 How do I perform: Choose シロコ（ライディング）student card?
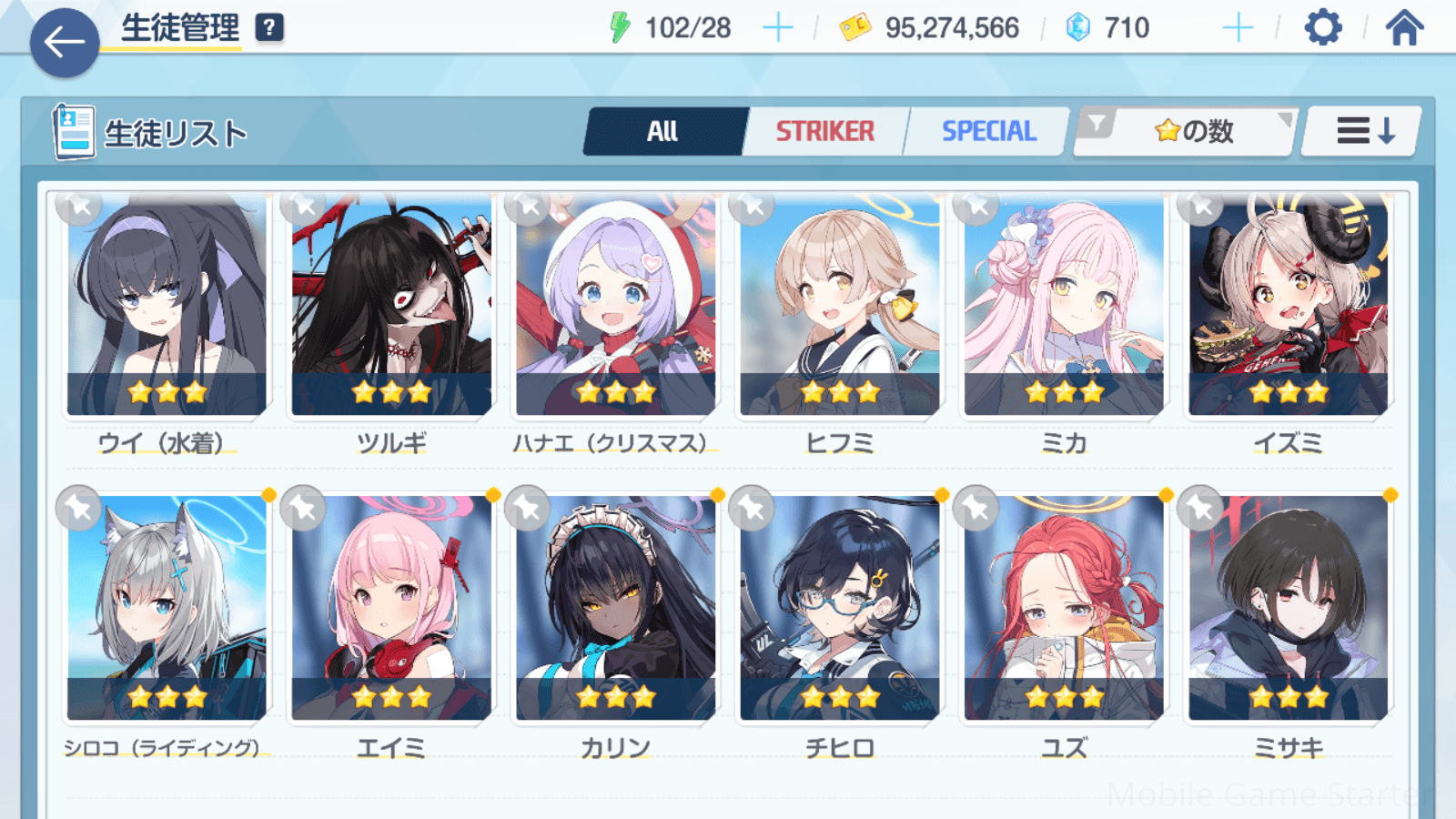167,608
